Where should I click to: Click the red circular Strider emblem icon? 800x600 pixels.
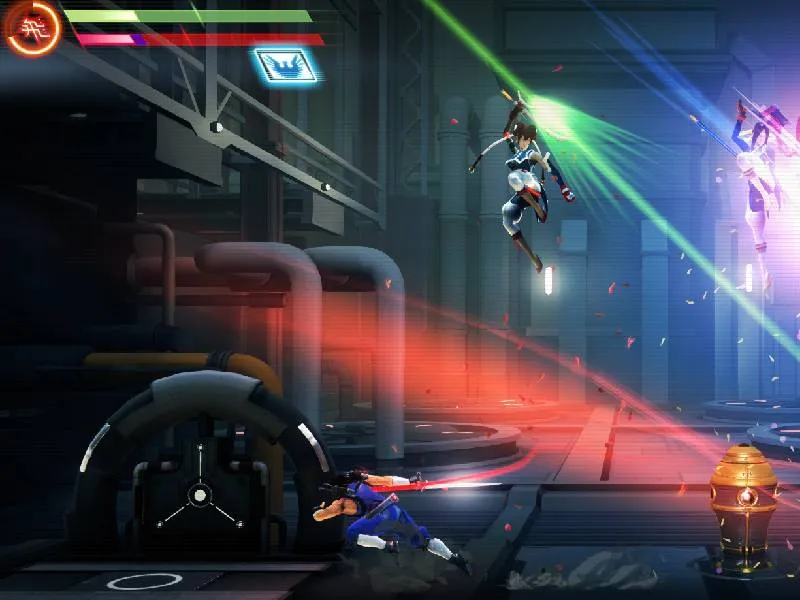(x=33, y=28)
